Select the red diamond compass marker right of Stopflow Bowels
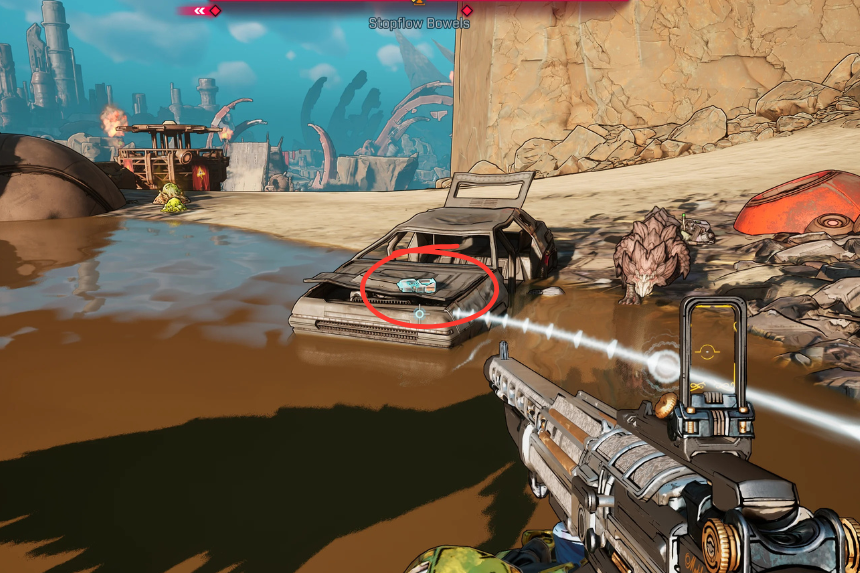Image resolution: width=860 pixels, height=573 pixels. coord(466,10)
